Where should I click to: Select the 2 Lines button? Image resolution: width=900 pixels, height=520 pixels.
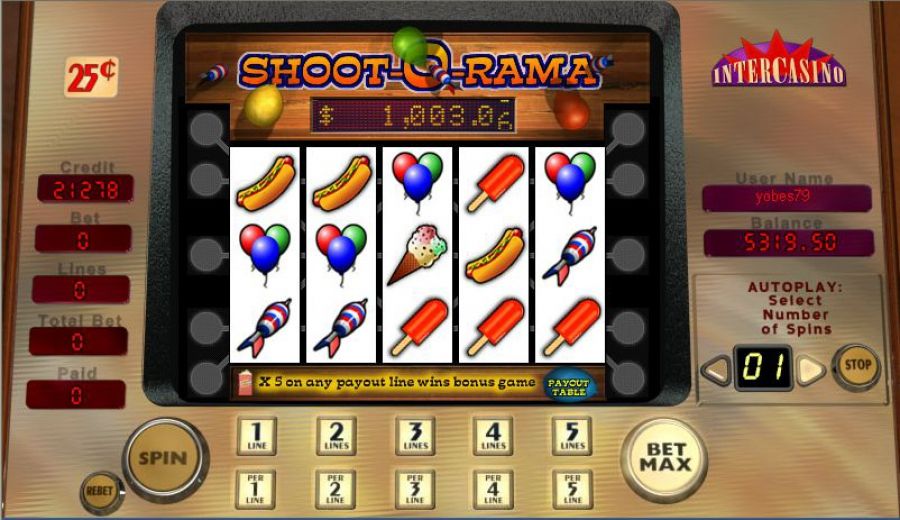336,435
